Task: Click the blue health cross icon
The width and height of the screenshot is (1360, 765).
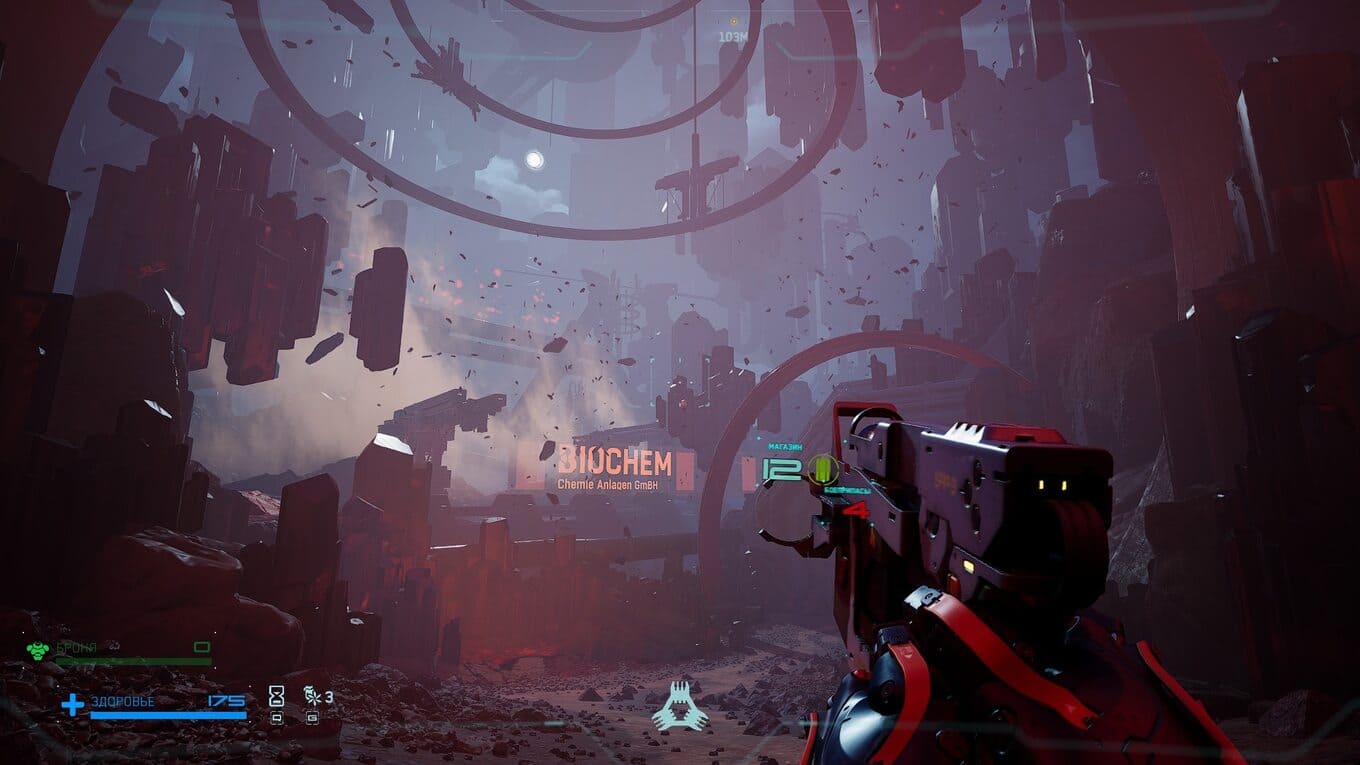Action: coord(73,705)
